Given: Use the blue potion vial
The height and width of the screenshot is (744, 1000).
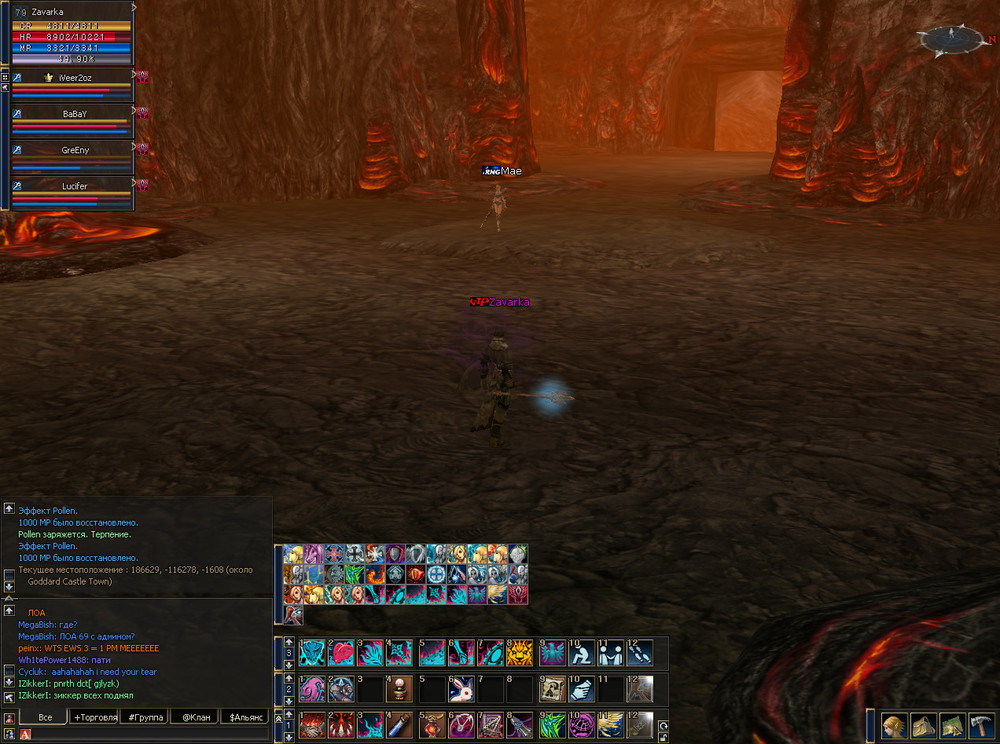Looking at the screenshot, I should coord(402,724).
